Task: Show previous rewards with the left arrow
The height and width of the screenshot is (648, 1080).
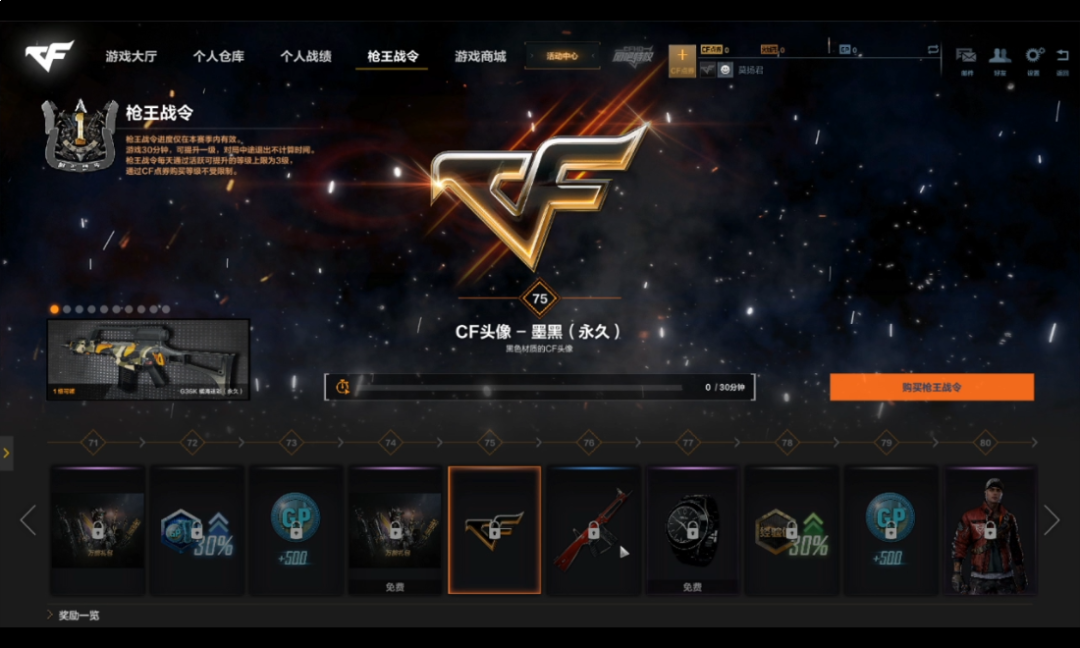Action: [x=28, y=519]
